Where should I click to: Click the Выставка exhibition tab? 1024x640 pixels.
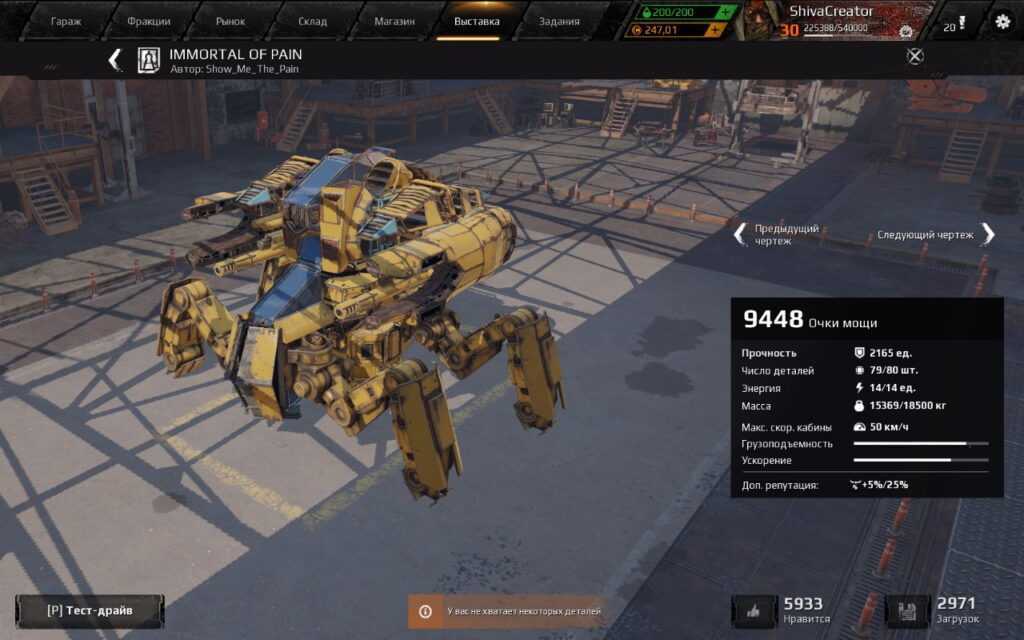476,21
